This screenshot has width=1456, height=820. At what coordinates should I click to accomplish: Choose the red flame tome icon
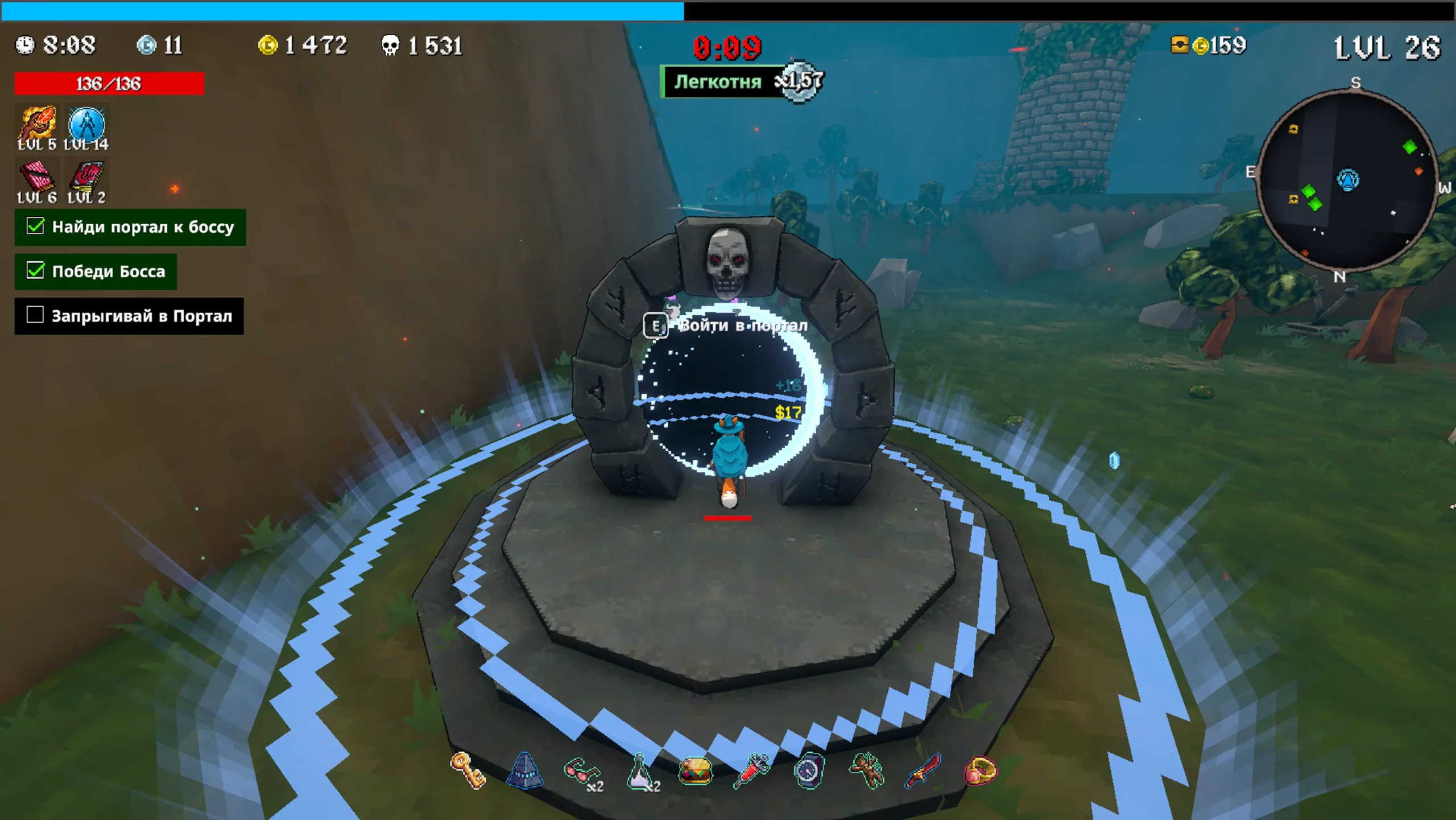[x=86, y=176]
